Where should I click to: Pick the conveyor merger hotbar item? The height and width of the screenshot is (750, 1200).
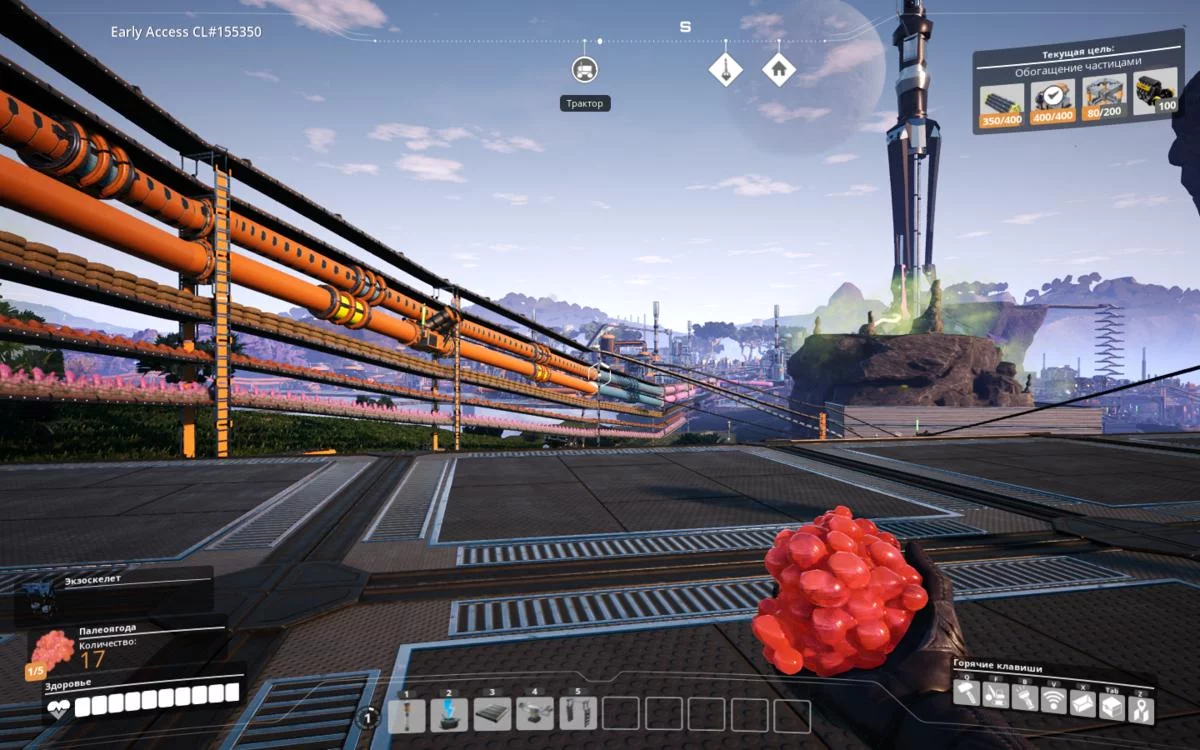tap(535, 714)
